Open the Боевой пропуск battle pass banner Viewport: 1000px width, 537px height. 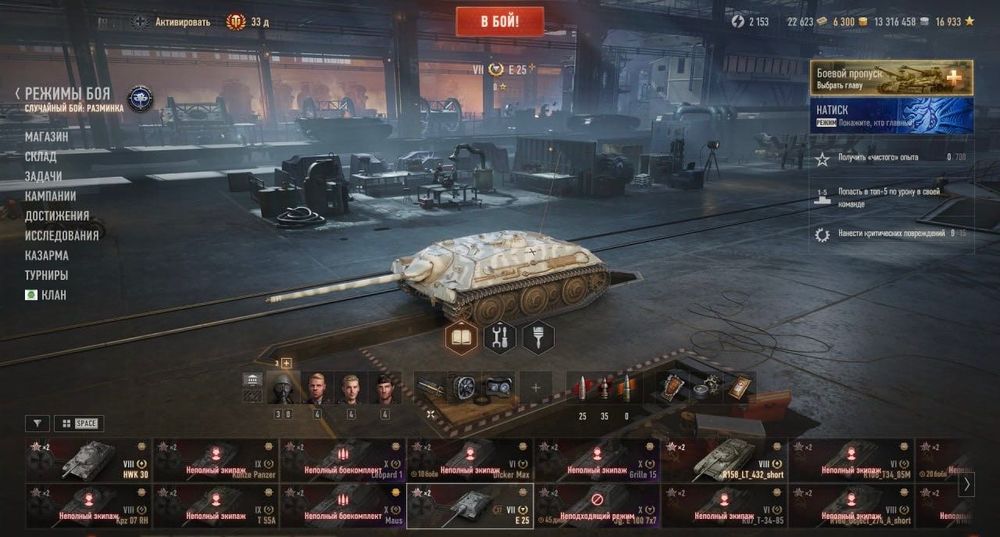(x=892, y=77)
